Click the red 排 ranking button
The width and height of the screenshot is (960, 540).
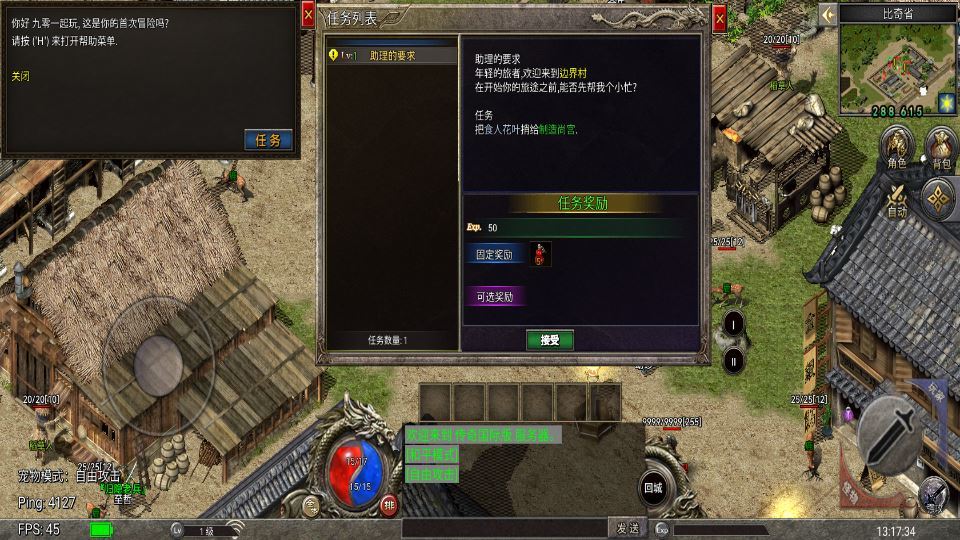(389, 503)
